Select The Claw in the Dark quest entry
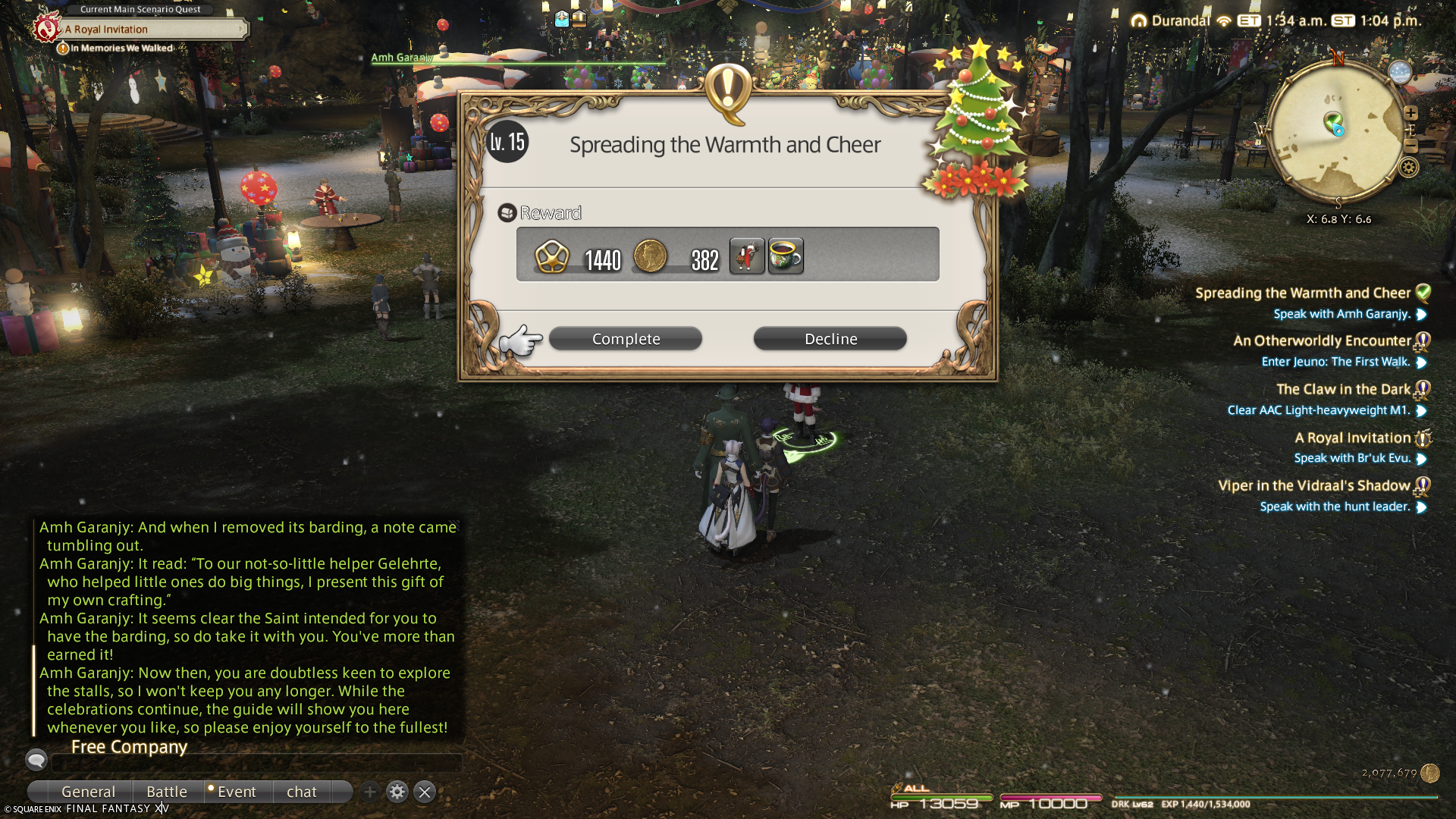Image resolution: width=1456 pixels, height=819 pixels. tap(1343, 389)
